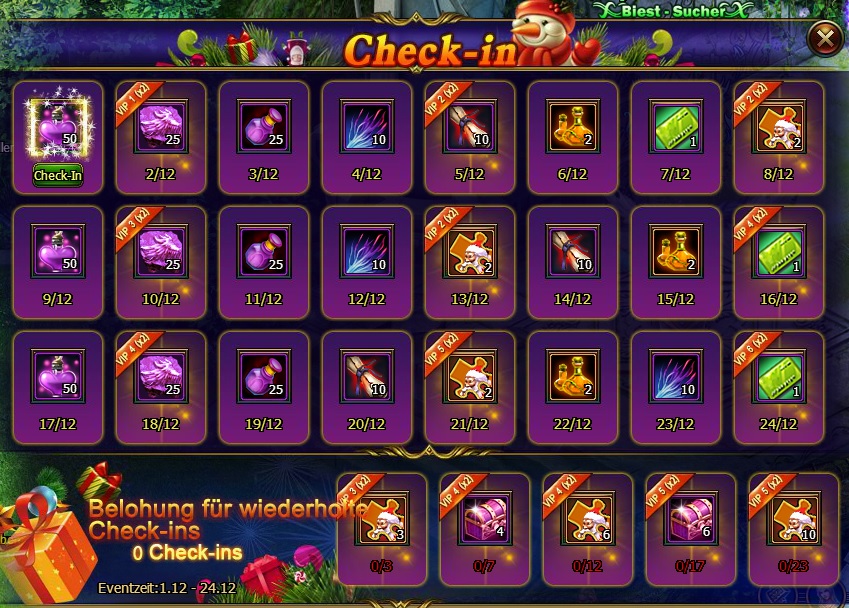
Task: Pick the 6/12 golden flask reward
Action: (573, 127)
